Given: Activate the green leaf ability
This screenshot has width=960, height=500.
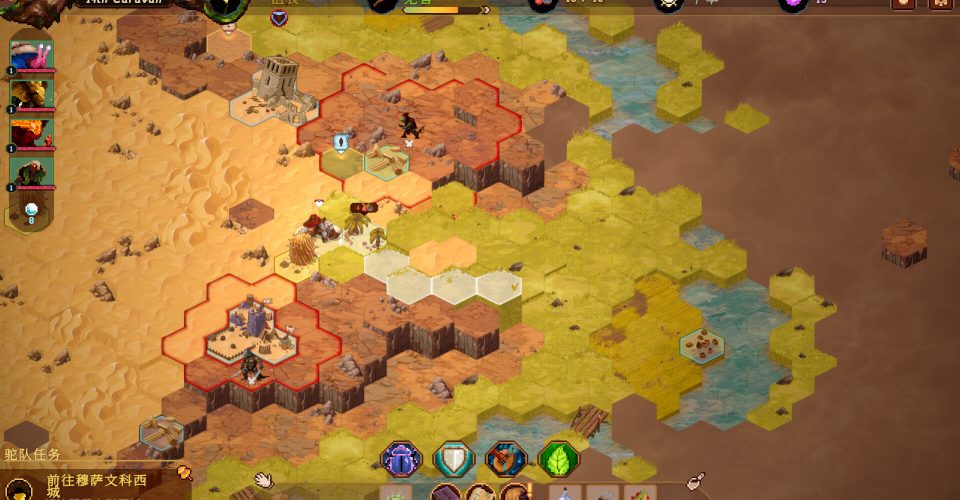Looking at the screenshot, I should tap(558, 459).
